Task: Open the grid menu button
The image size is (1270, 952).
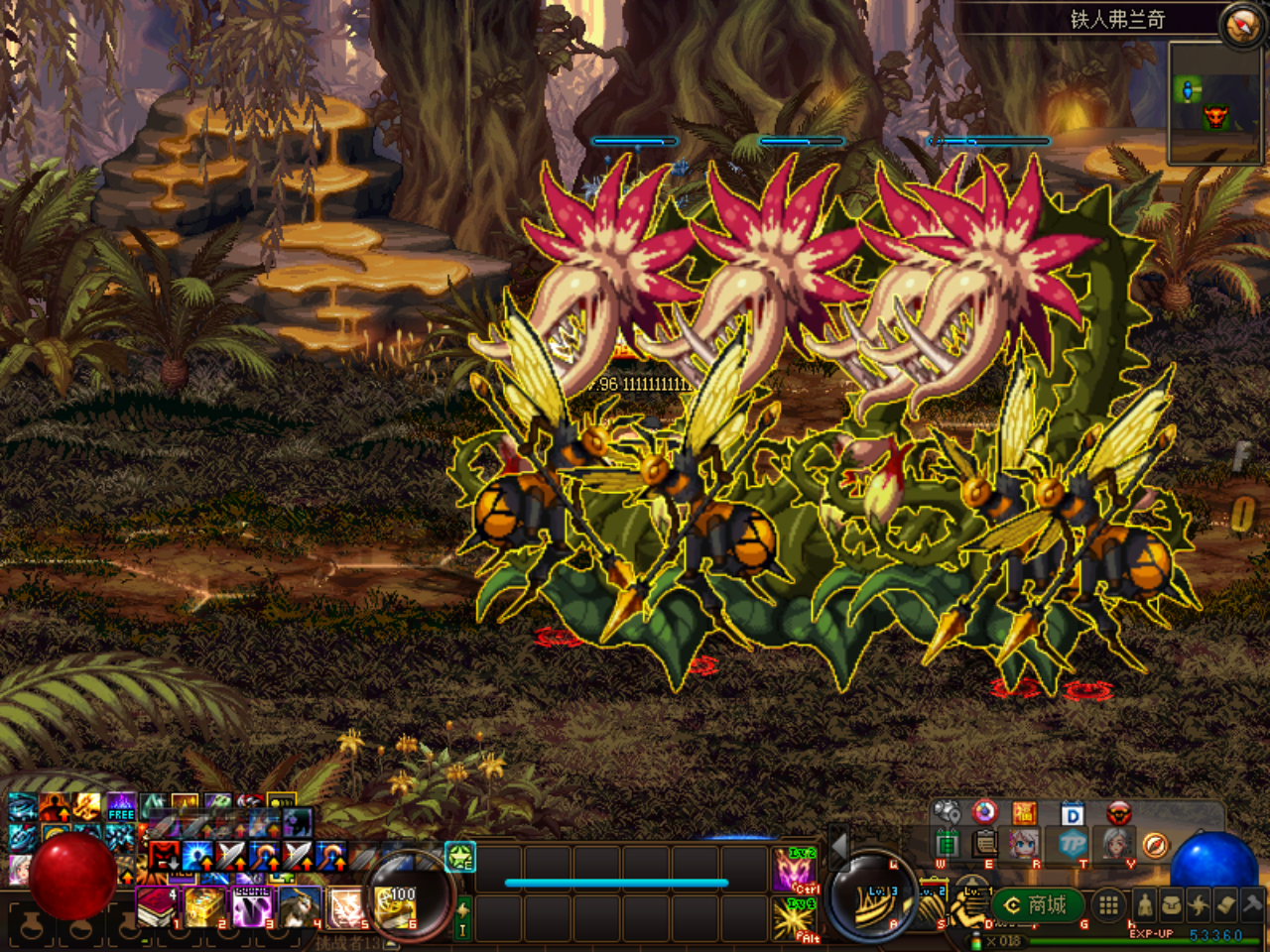Action: pyautogui.click(x=1108, y=904)
